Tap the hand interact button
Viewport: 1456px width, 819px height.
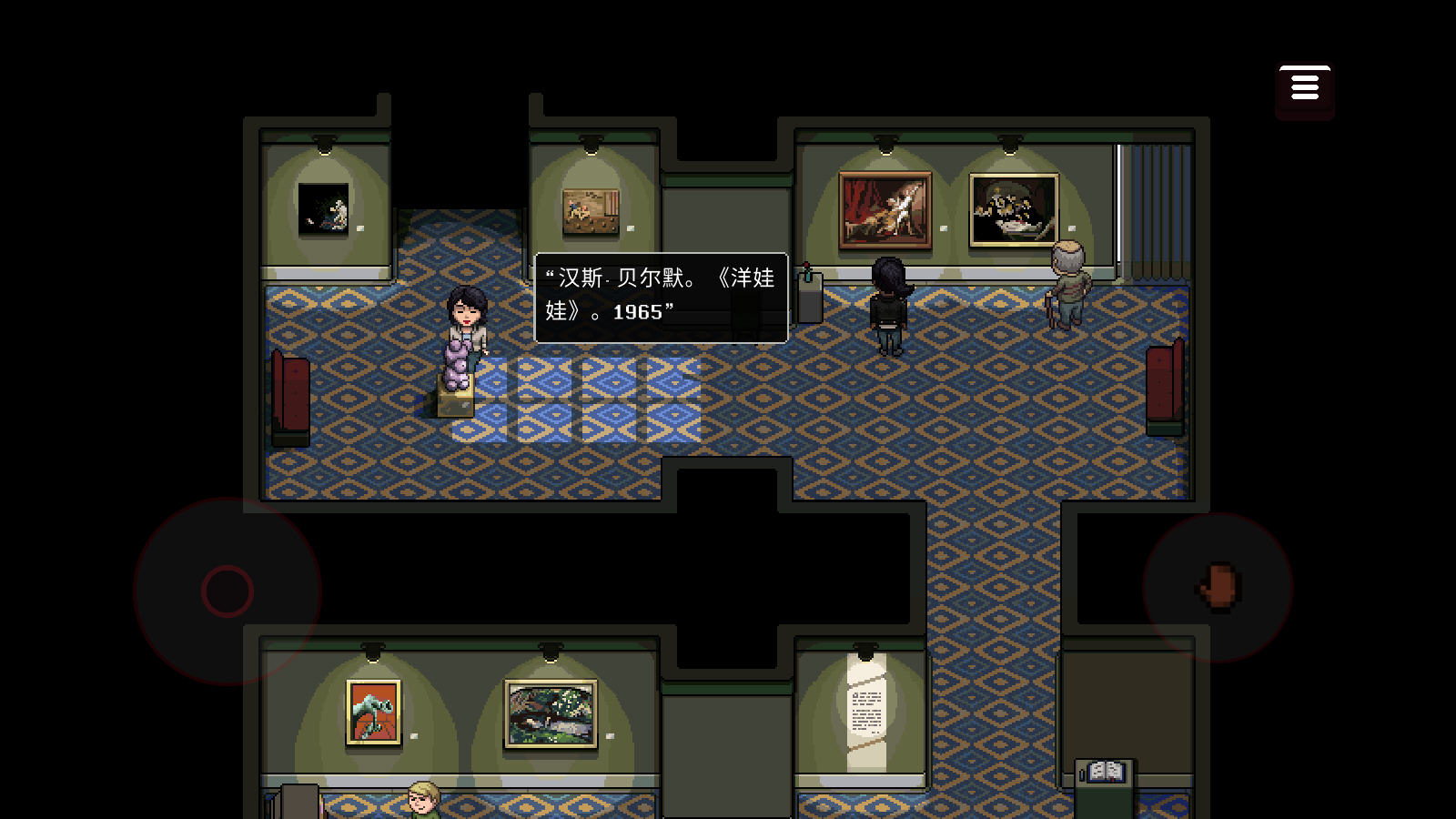click(1218, 587)
